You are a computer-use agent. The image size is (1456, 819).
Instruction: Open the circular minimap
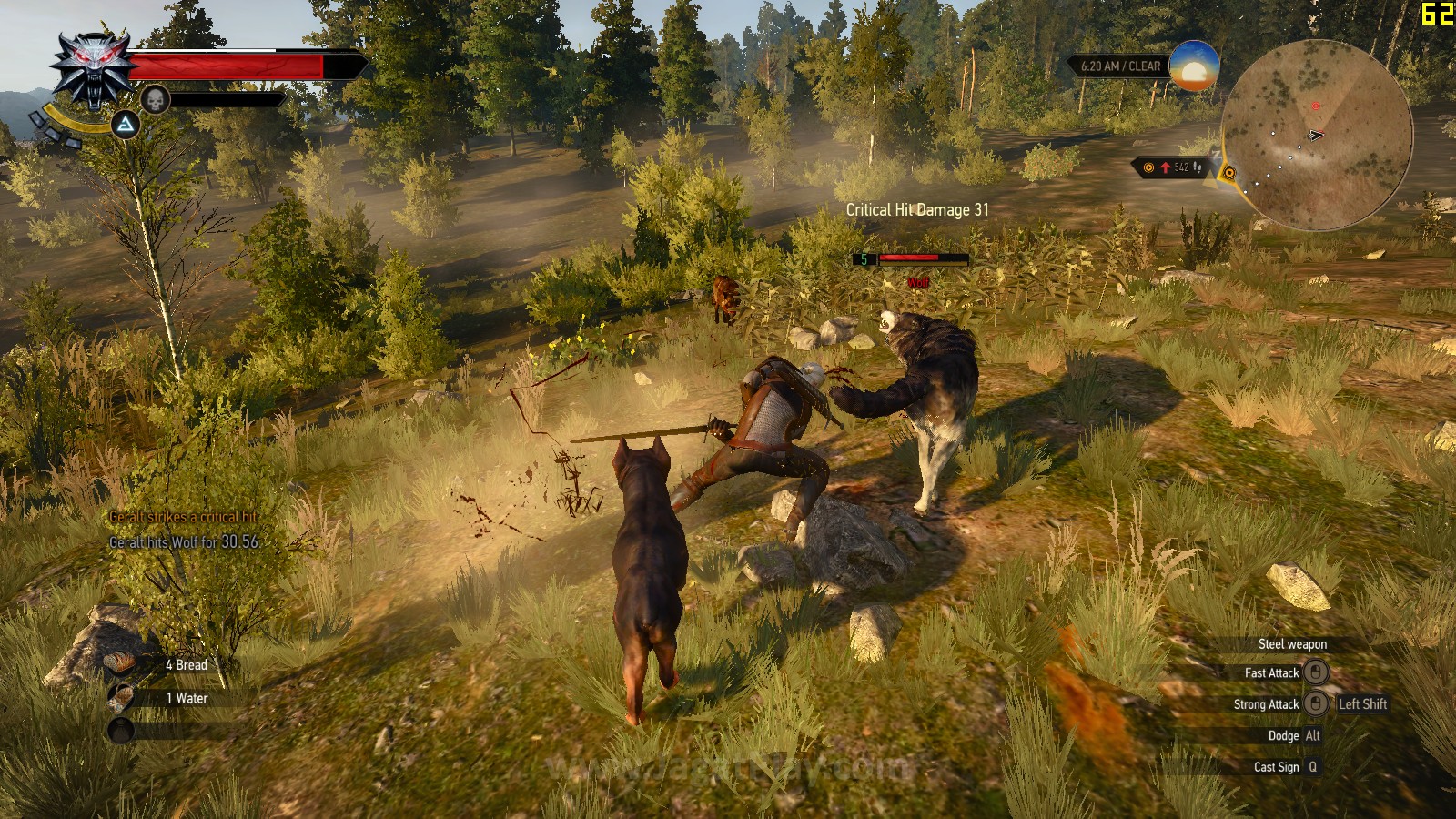(1316, 135)
